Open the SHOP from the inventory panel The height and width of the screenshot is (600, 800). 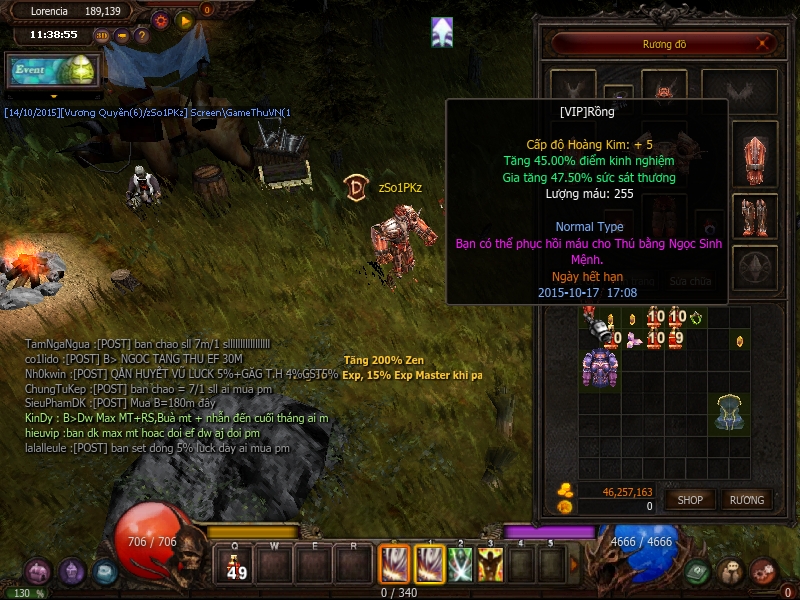(x=690, y=499)
